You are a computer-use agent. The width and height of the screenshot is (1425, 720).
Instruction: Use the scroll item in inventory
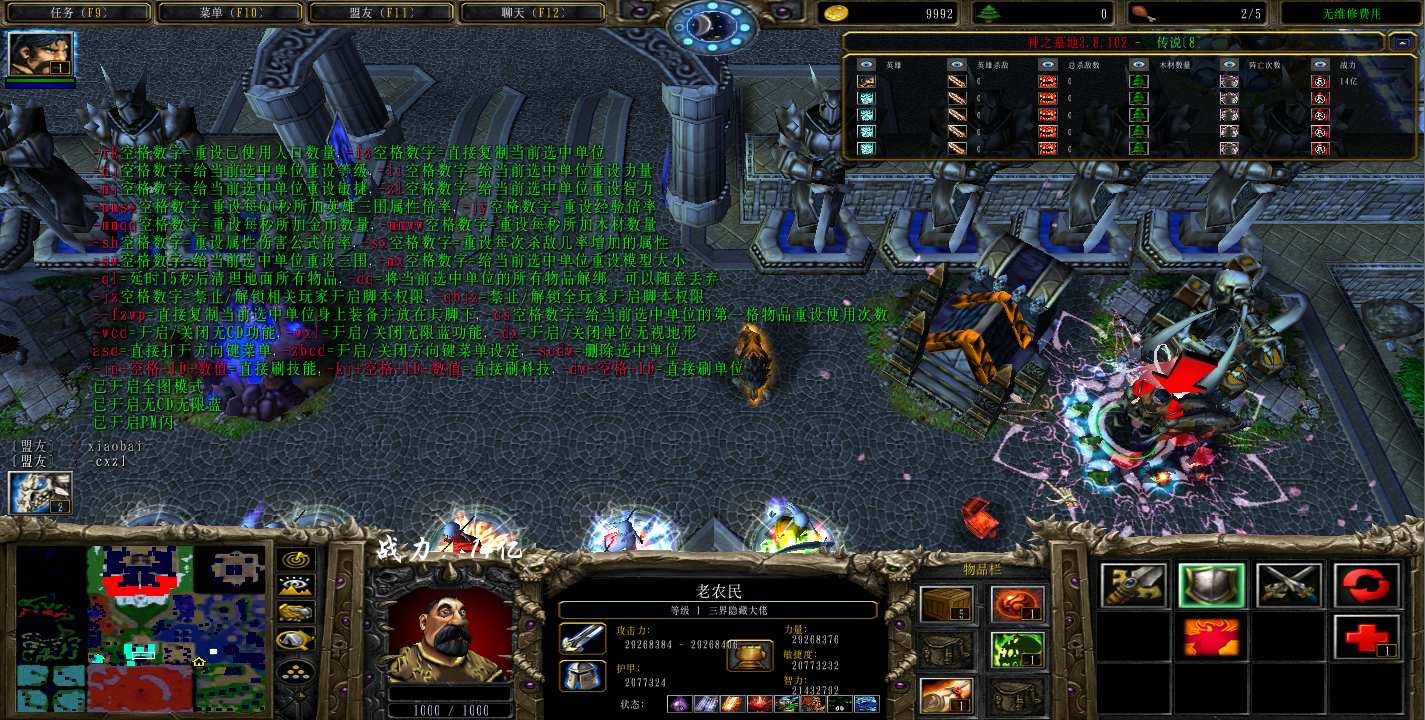(x=945, y=695)
